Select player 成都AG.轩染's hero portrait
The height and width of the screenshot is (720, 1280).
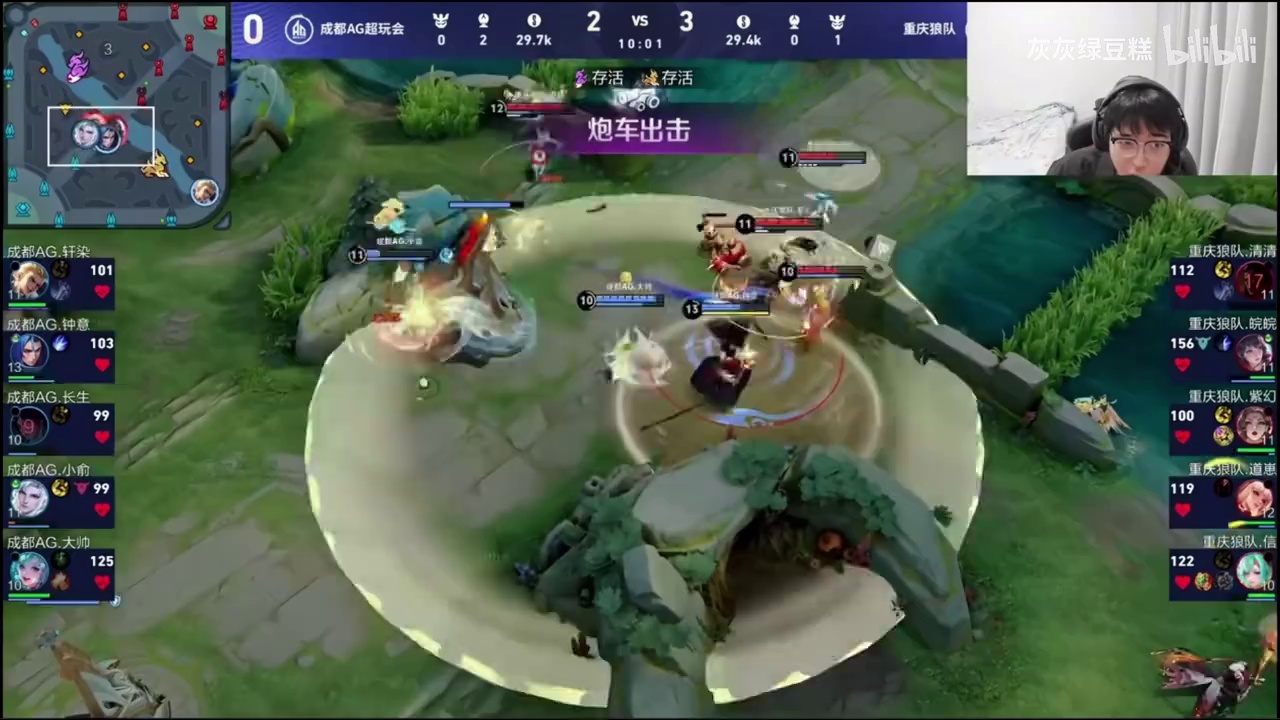point(30,281)
